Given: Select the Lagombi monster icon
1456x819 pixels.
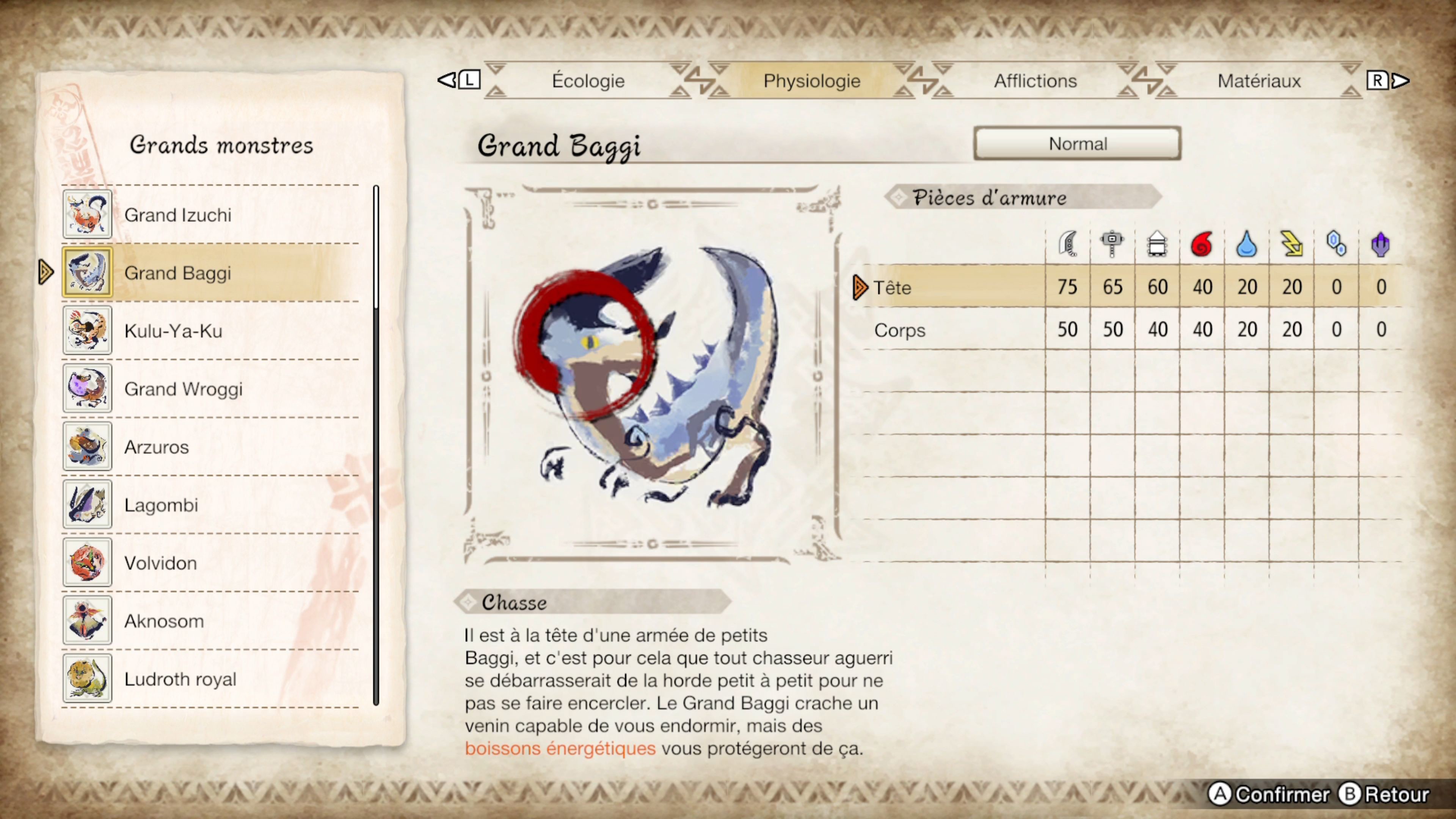Looking at the screenshot, I should coord(87,505).
